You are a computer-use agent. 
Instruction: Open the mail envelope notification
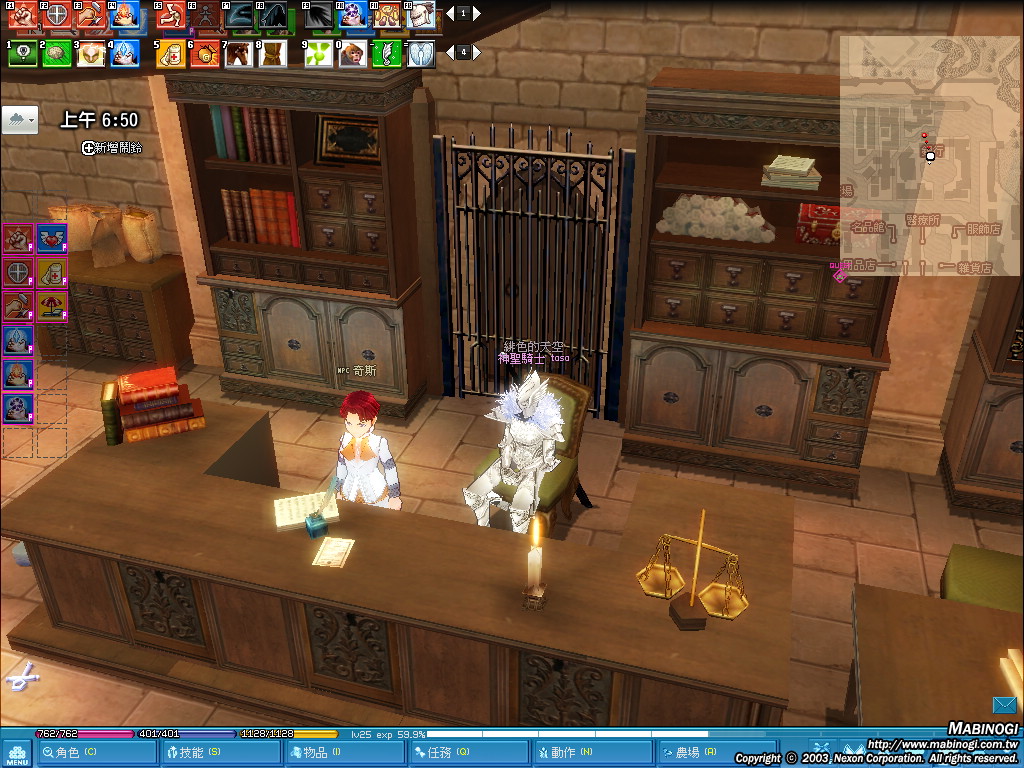point(1004,705)
